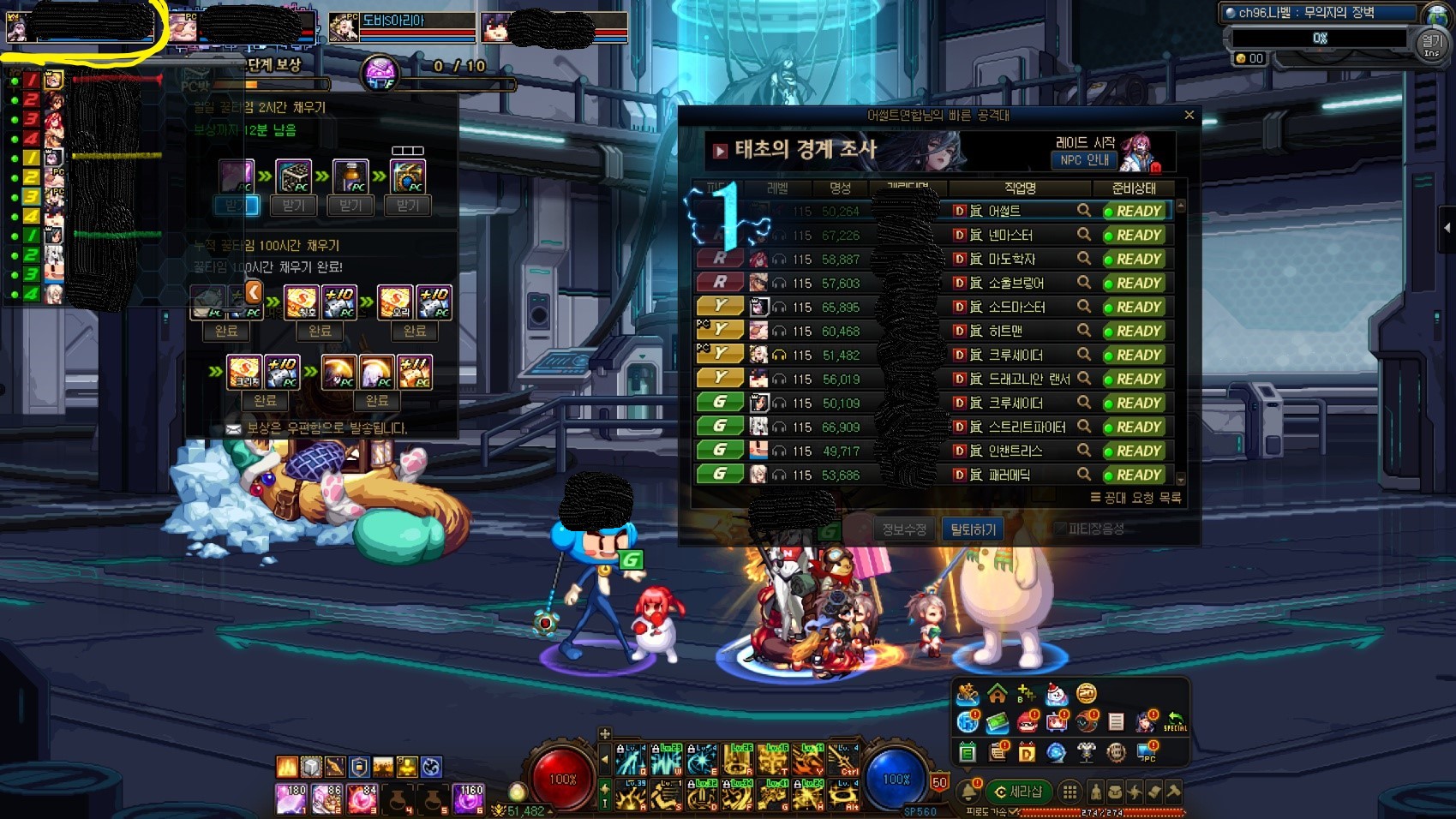Open the 공대 요청 목록 list
The image size is (1456, 819).
point(1136,498)
